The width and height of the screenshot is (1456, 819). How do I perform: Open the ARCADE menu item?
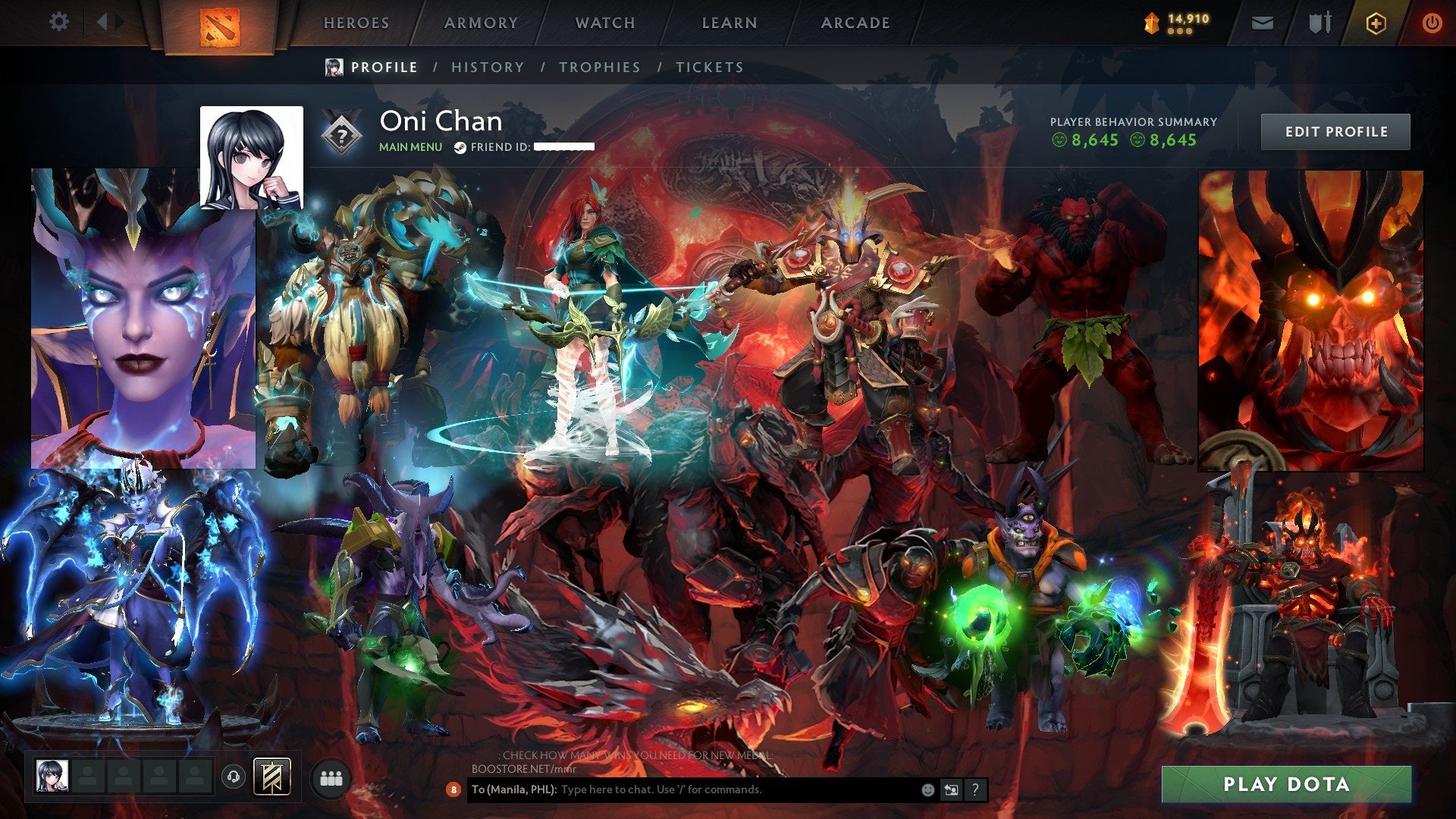pyautogui.click(x=855, y=23)
